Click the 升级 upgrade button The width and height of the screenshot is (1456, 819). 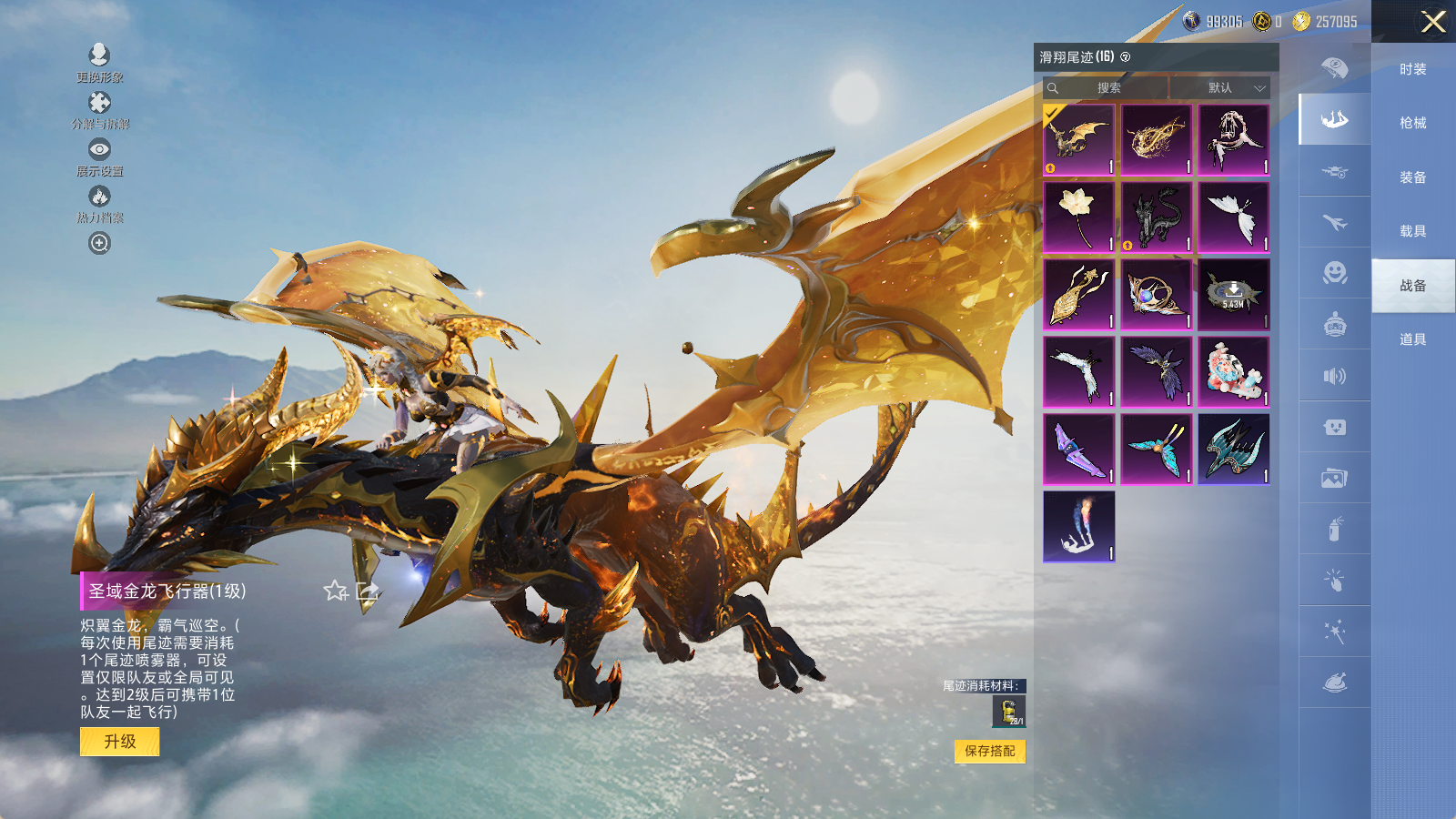(x=119, y=742)
